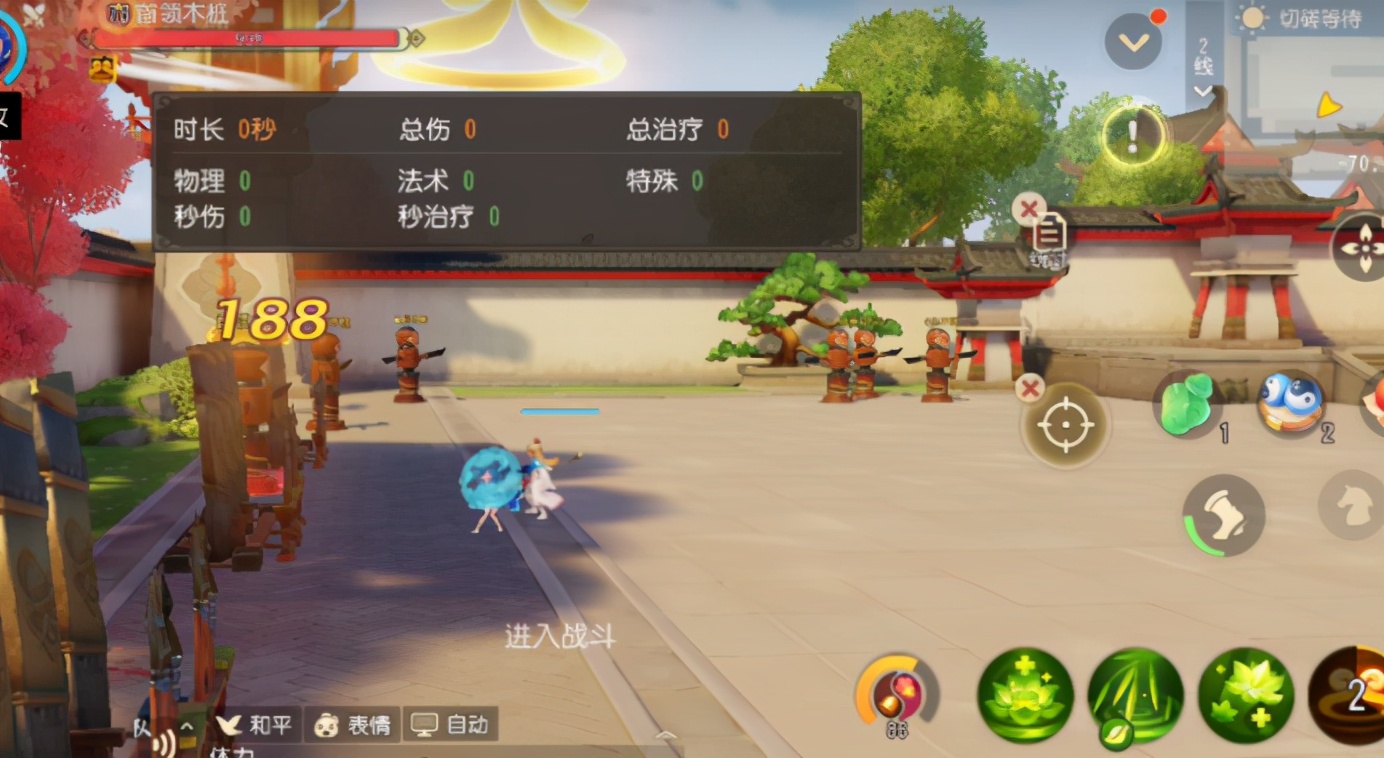
Task: Tap the crosshair target lock button
Action: [1065, 427]
